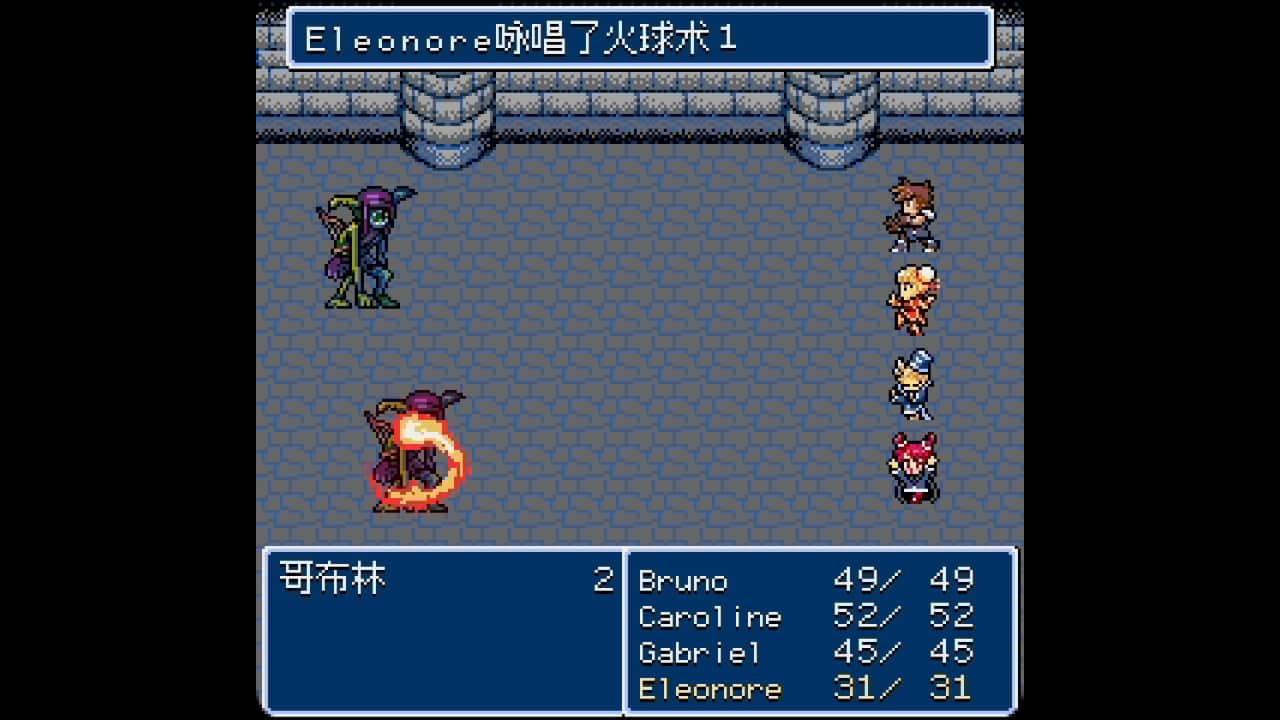Select Caroline's archer sprite

coord(913,295)
